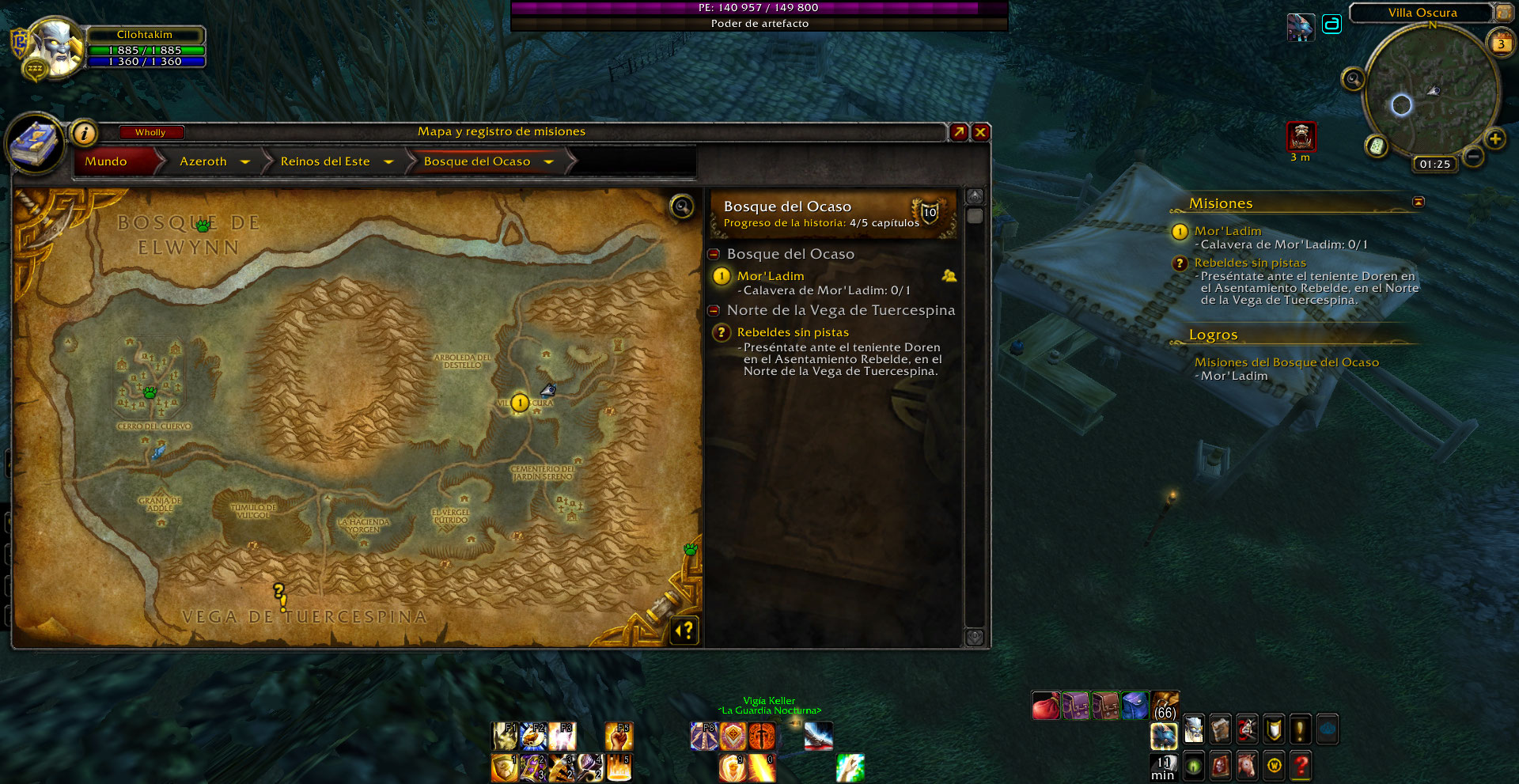Image resolution: width=1519 pixels, height=784 pixels.
Task: Select Rebeldes sin pistas in quest log
Action: 793,332
